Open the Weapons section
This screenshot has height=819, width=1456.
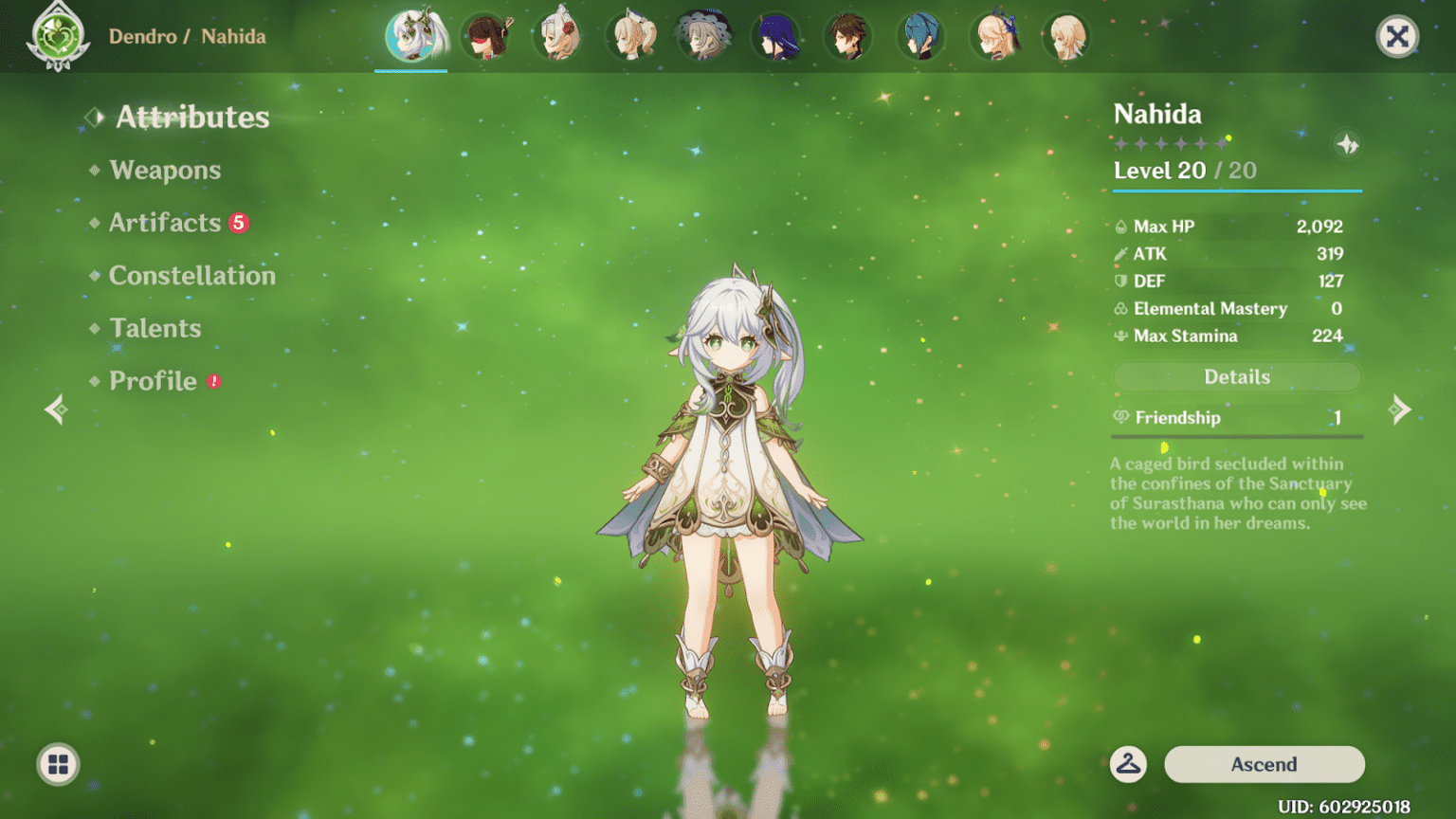click(165, 170)
